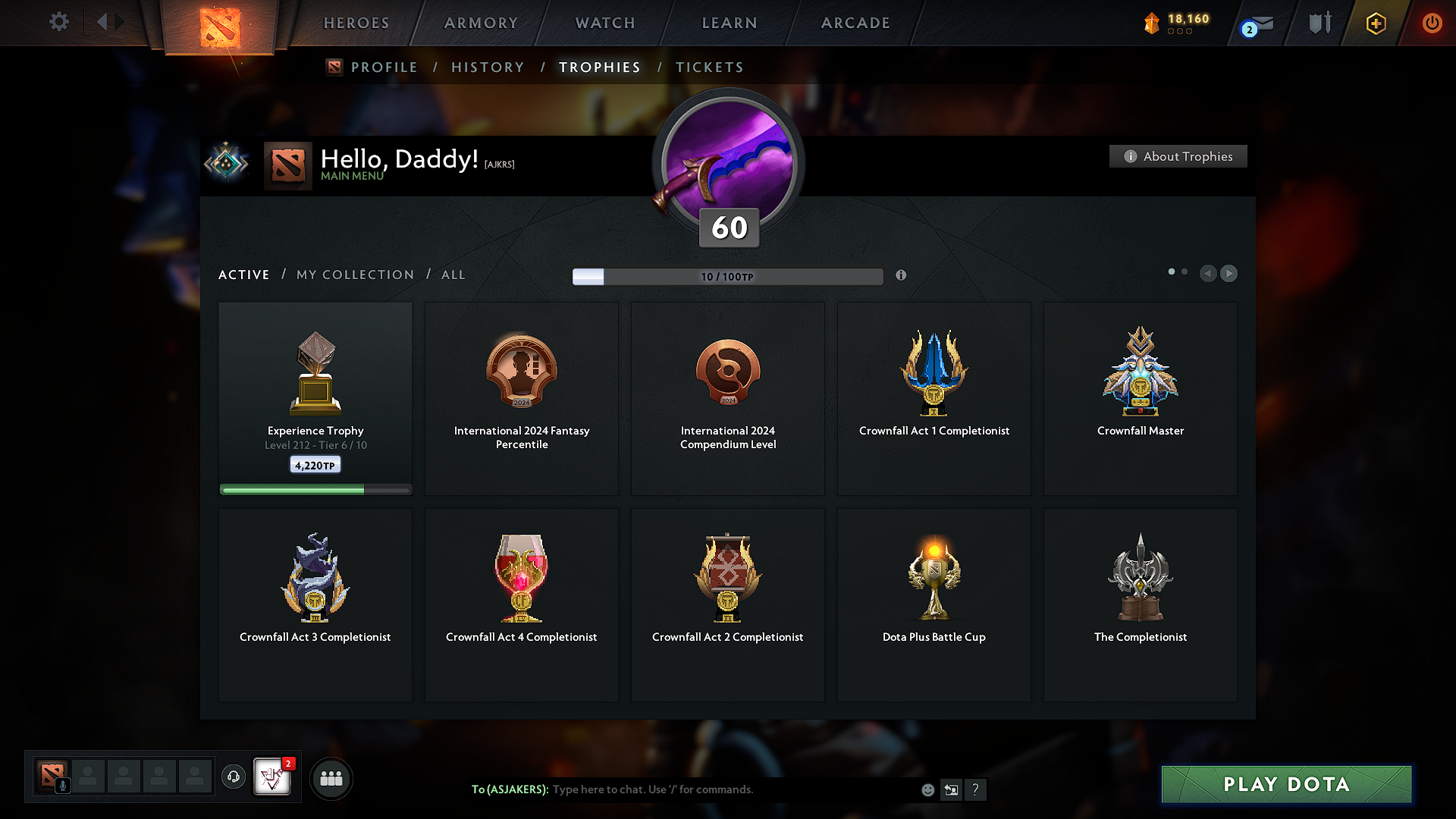Go to next trophy page arrow
Image resolution: width=1456 pixels, height=819 pixels.
[1229, 273]
